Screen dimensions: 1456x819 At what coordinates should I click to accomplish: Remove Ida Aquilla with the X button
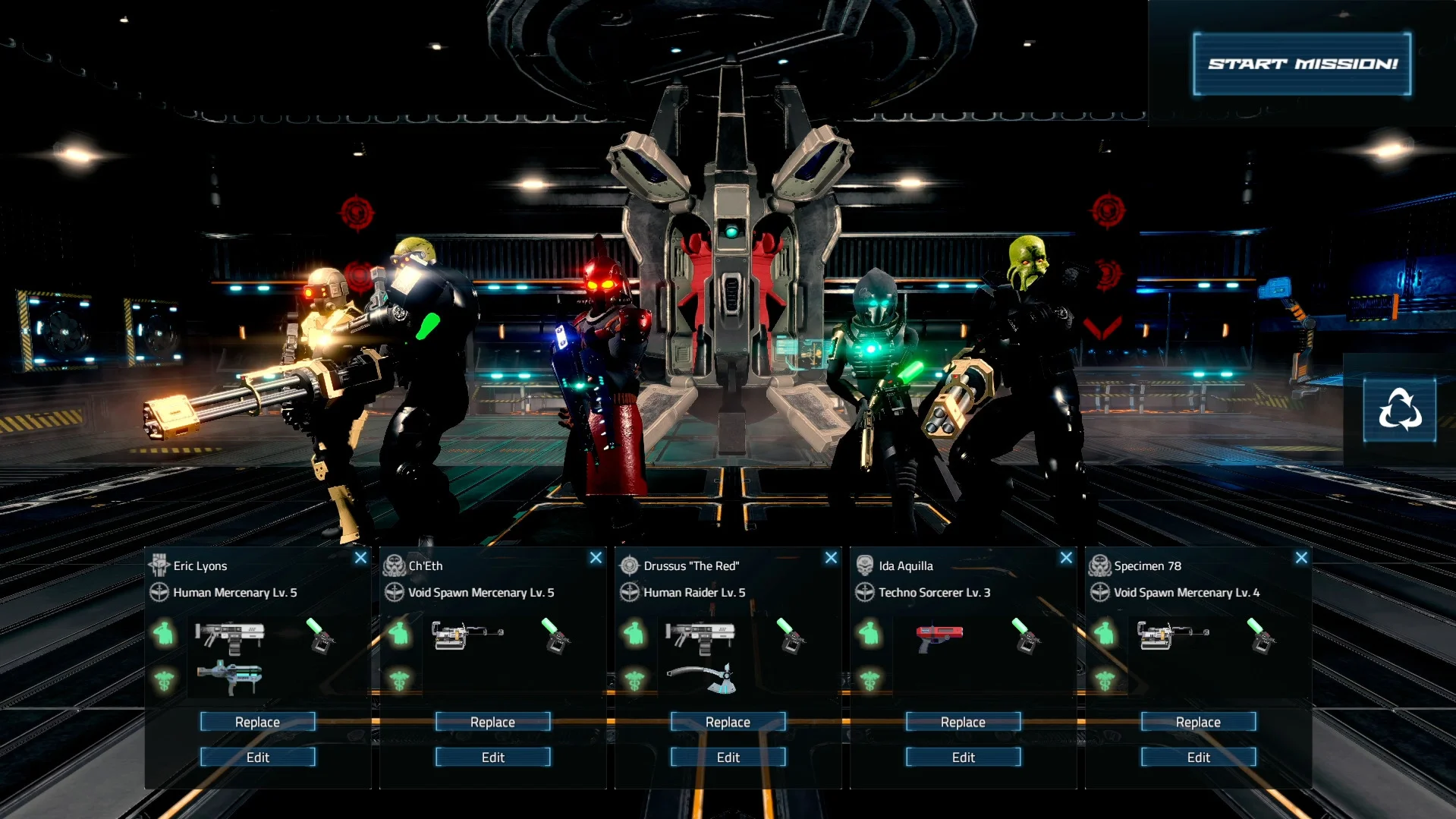(x=1066, y=558)
